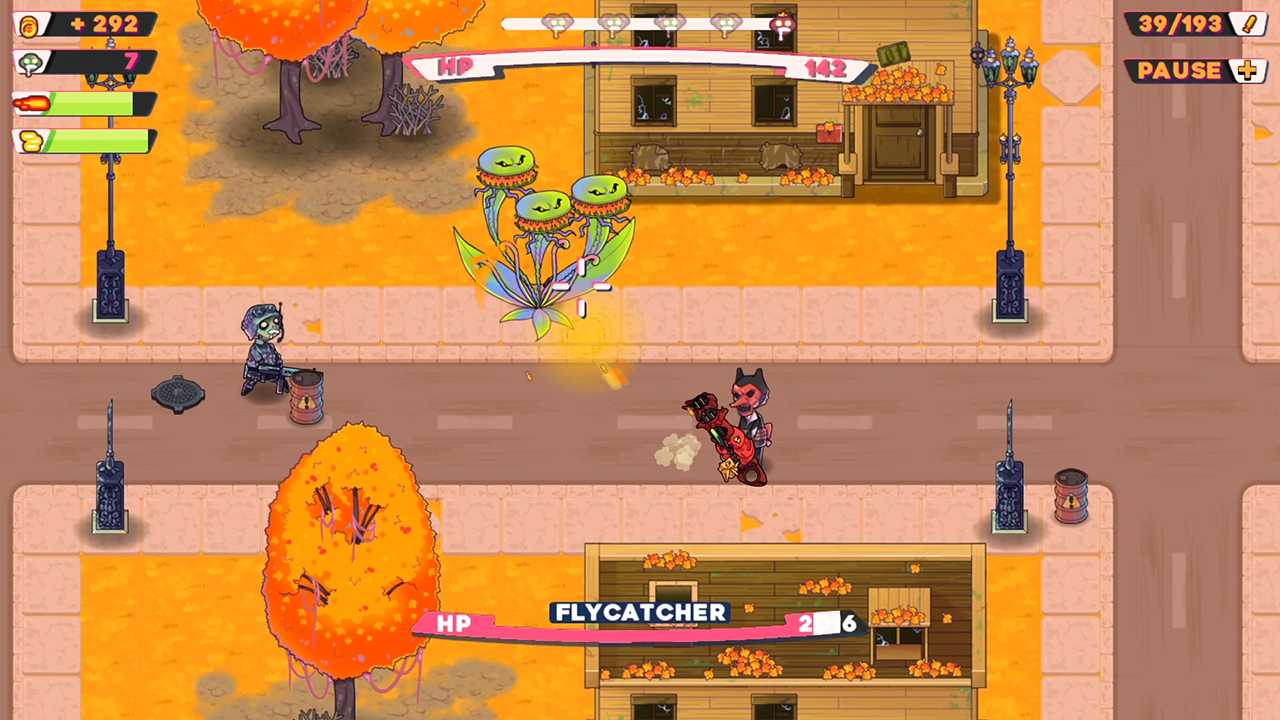This screenshot has height=720, width=1280.
Task: Click the HP label on the player health bar
Action: [455, 67]
